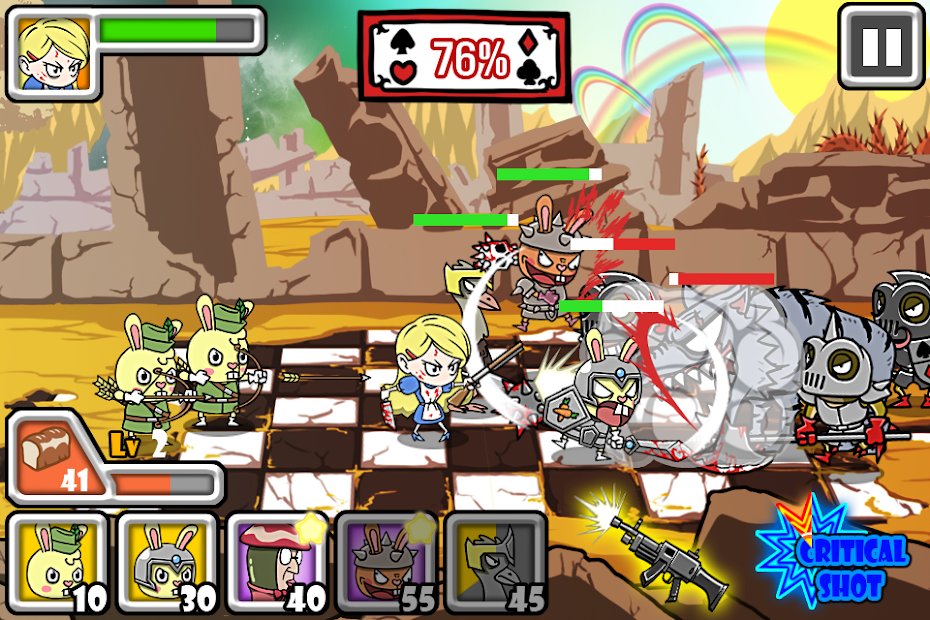The width and height of the screenshot is (930, 620).
Task: Pause the game
Action: tap(881, 45)
